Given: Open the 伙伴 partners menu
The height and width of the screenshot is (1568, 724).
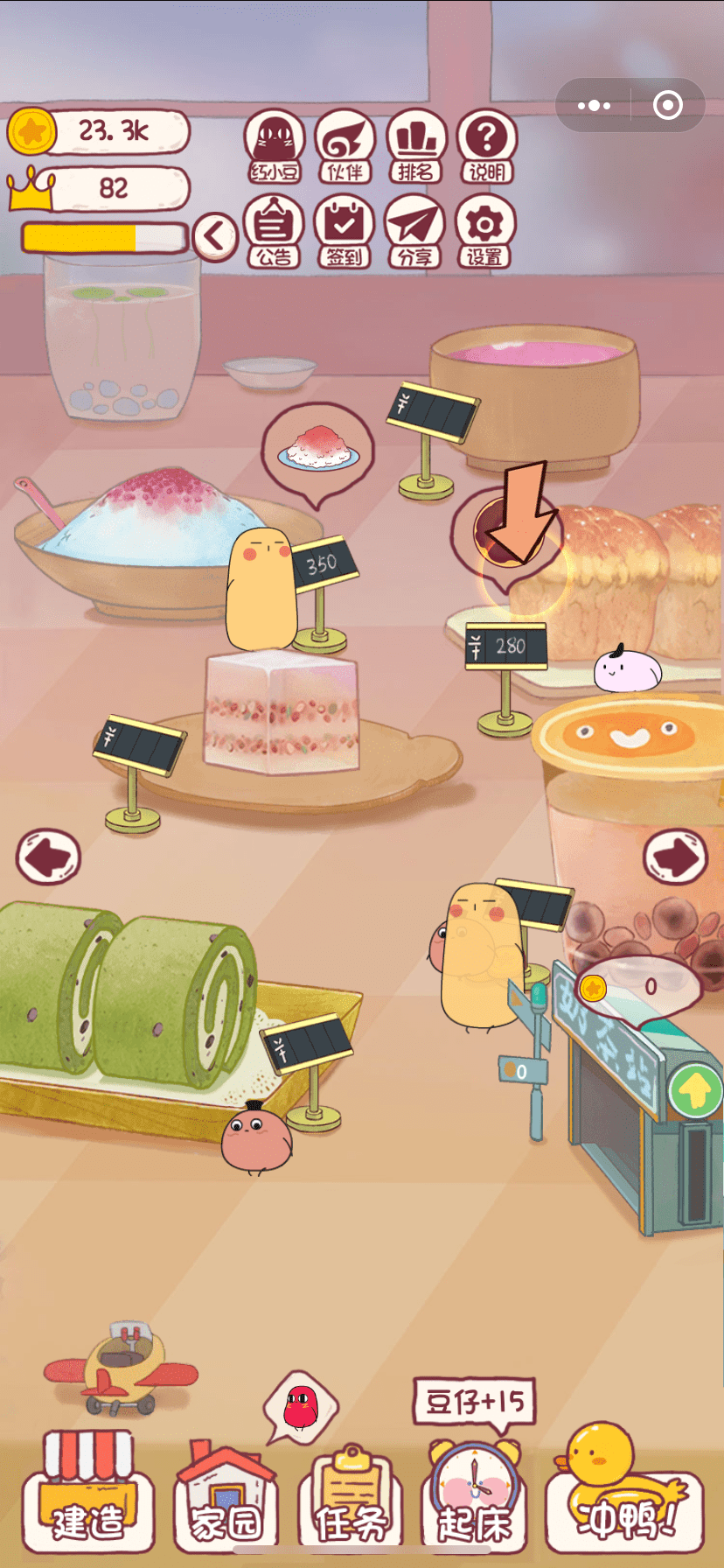Looking at the screenshot, I should 345,147.
